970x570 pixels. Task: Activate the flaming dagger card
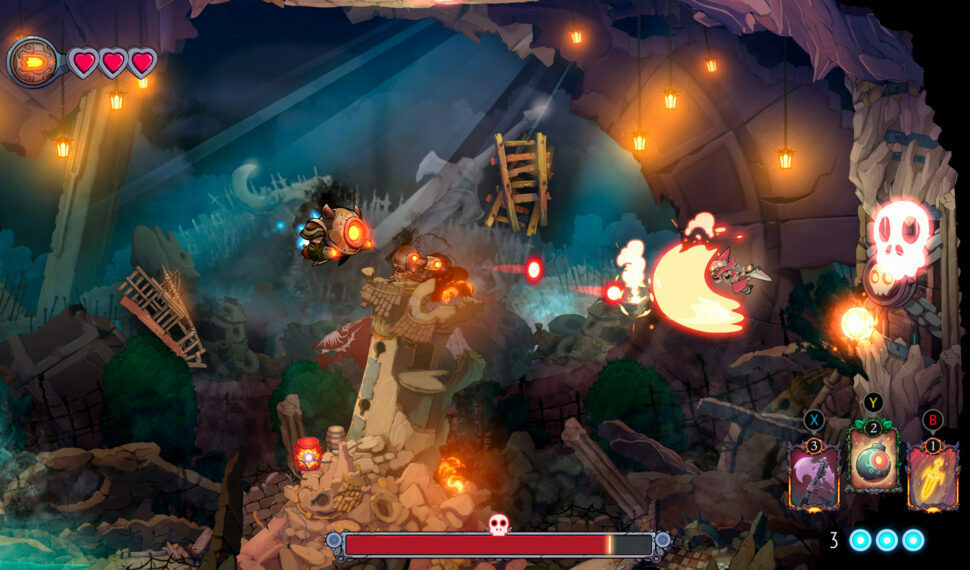(932, 477)
